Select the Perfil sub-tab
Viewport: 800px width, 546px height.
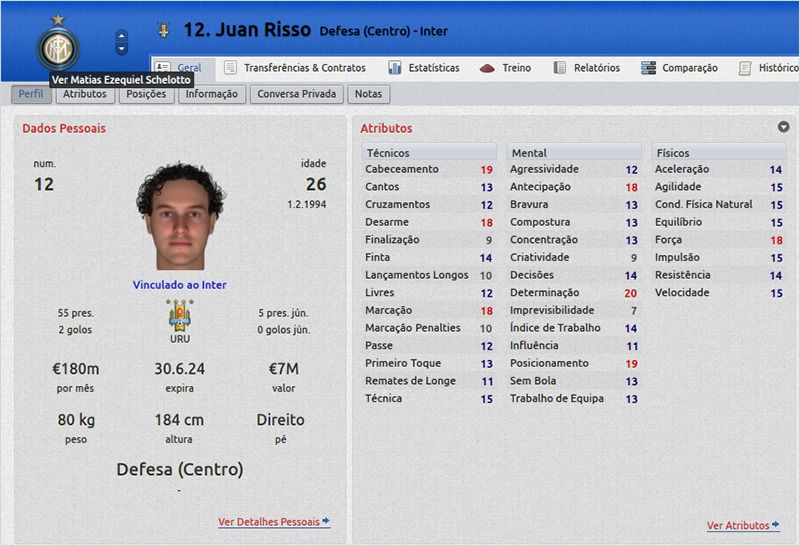[x=30, y=94]
